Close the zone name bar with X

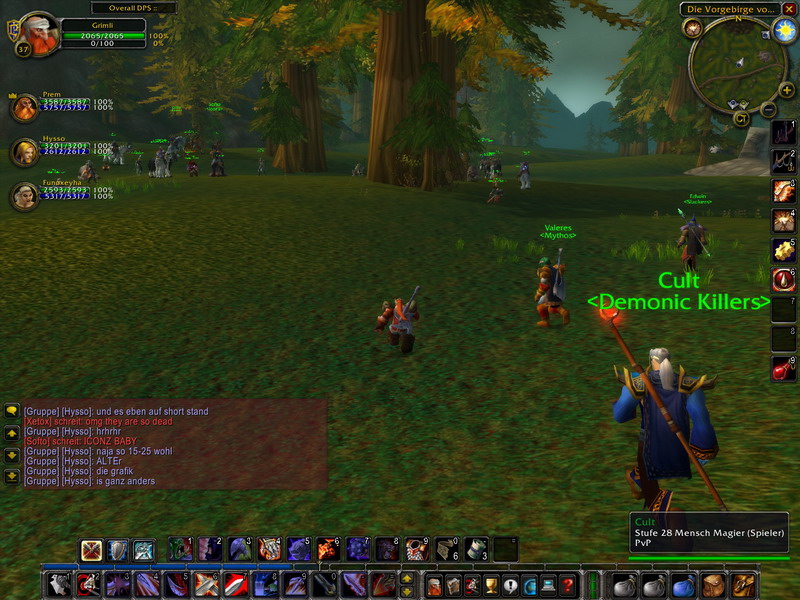click(789, 9)
